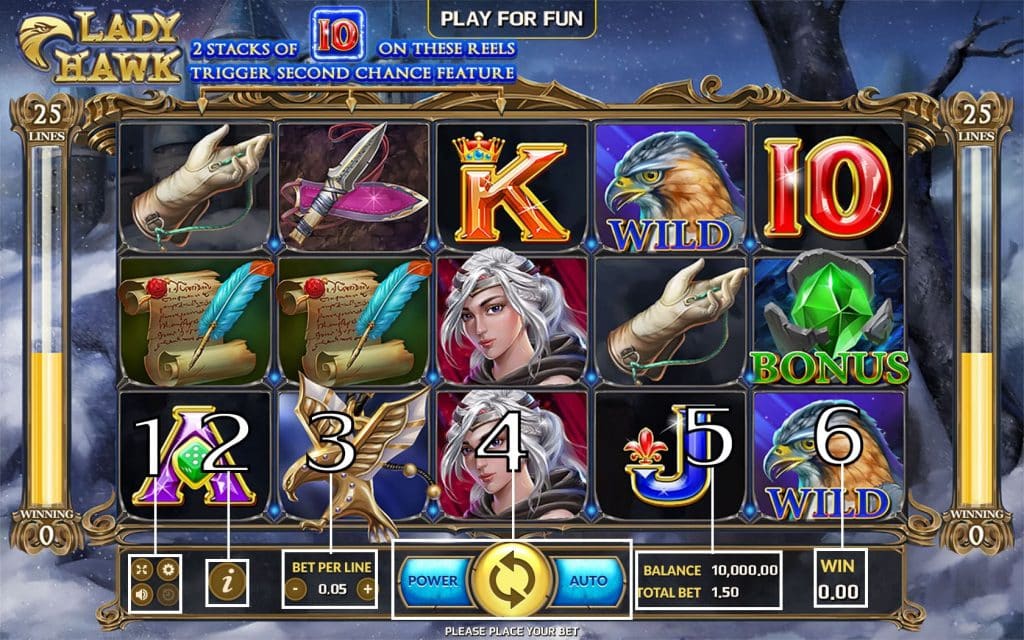
Task: Increase bet per line with plus
Action: 366,589
